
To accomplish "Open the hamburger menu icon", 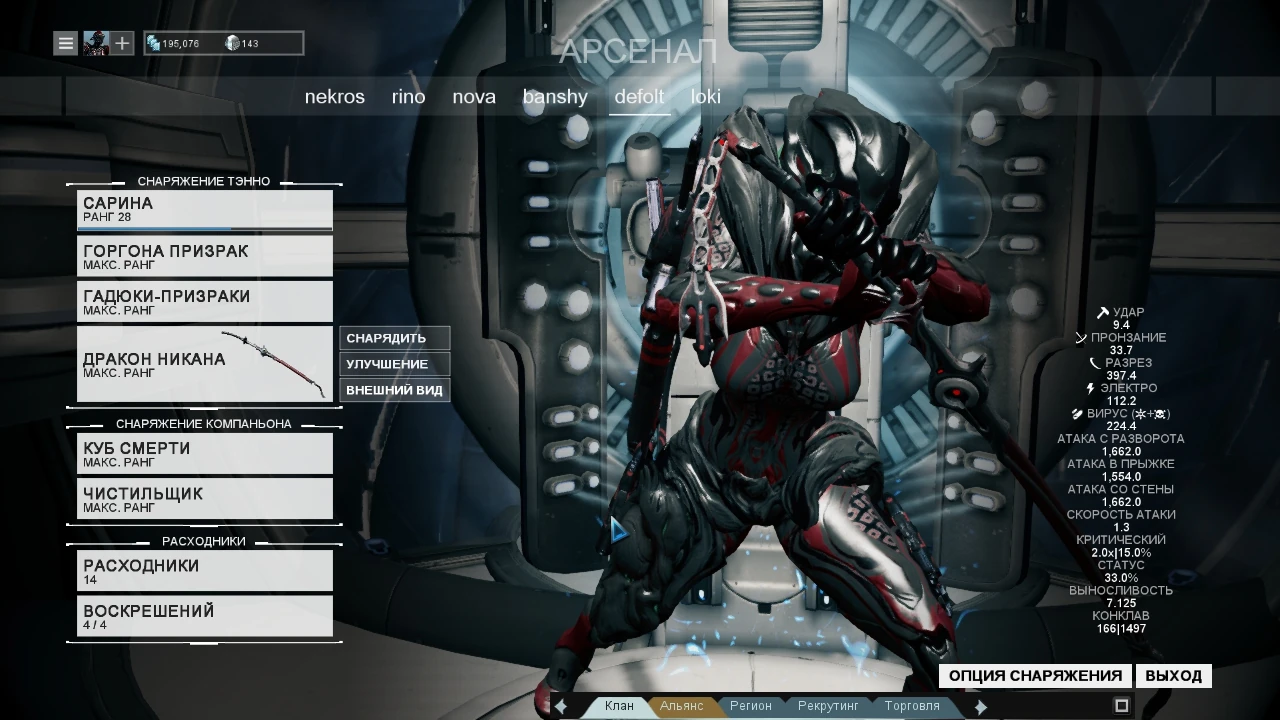I will [x=65, y=43].
